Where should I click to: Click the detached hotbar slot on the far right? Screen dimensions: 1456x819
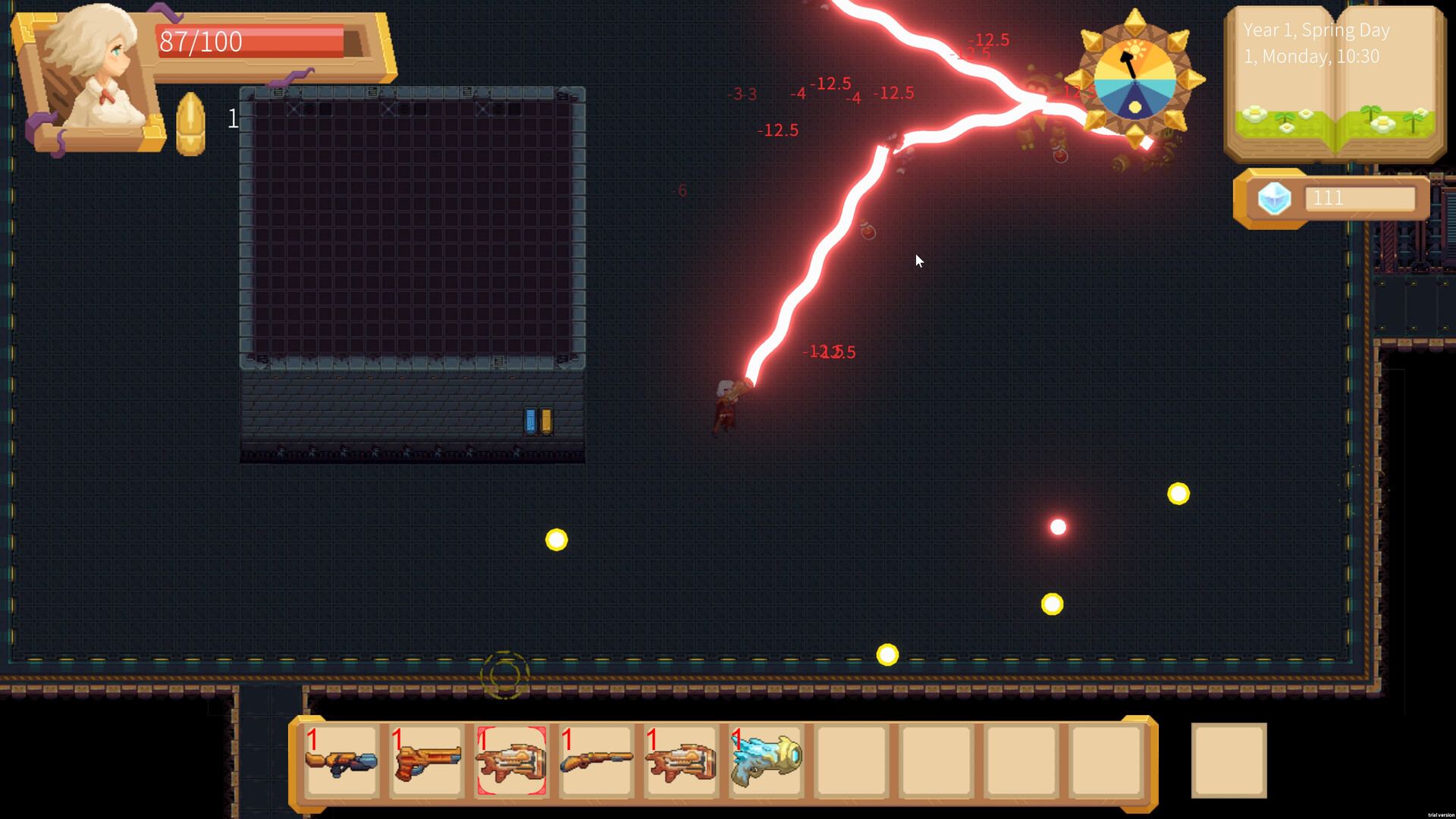[1228, 761]
